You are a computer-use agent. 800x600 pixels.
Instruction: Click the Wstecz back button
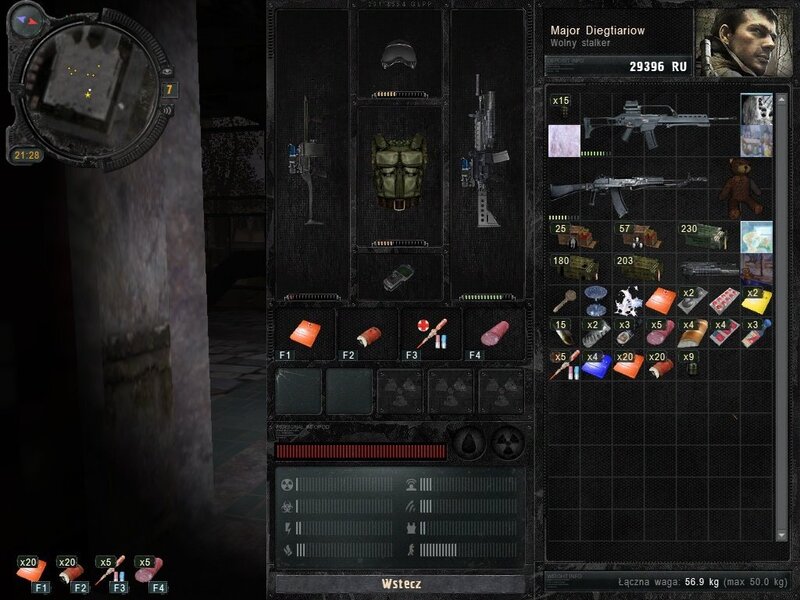(x=399, y=583)
